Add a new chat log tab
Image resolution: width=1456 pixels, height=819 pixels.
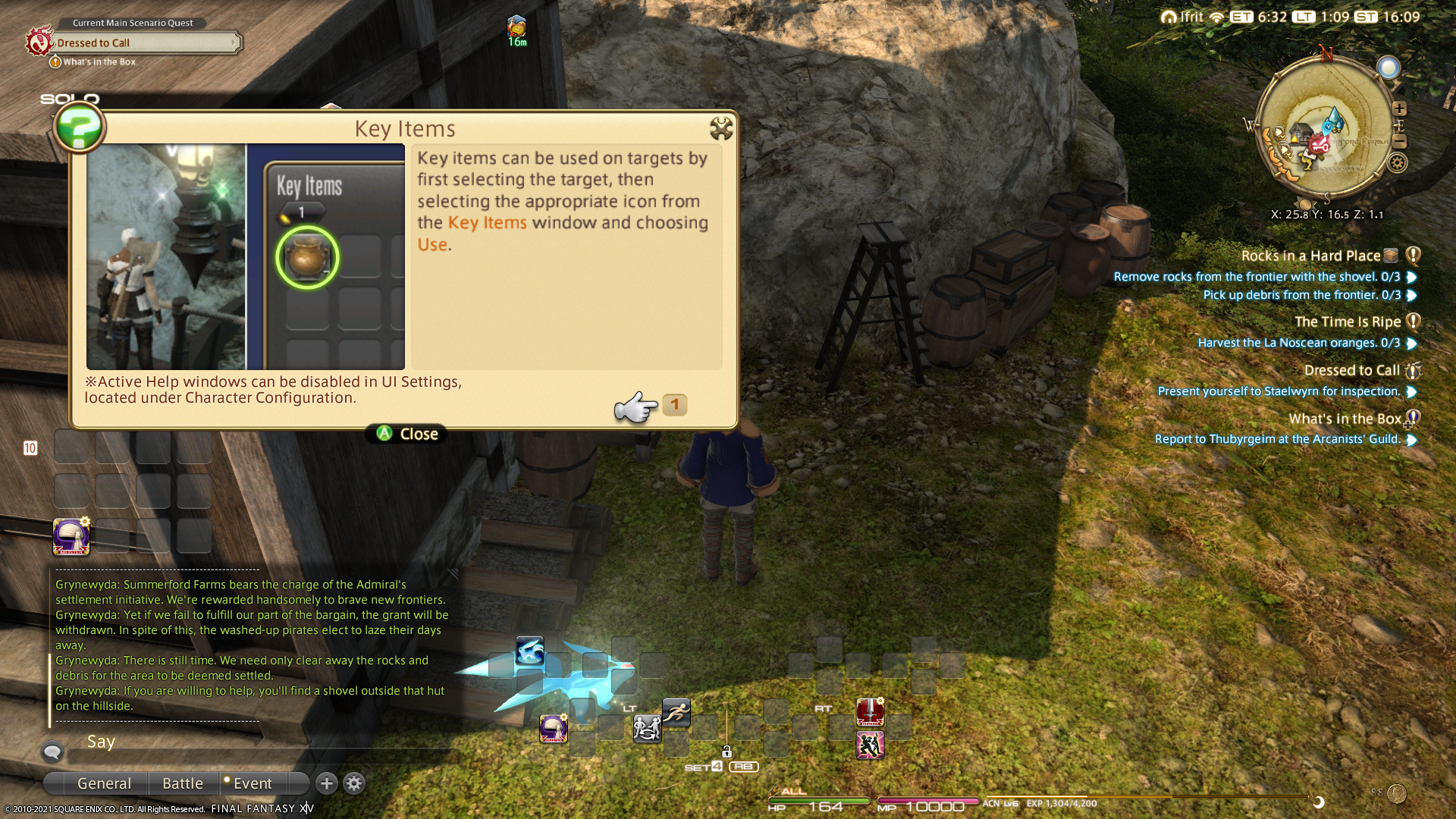coord(327,783)
